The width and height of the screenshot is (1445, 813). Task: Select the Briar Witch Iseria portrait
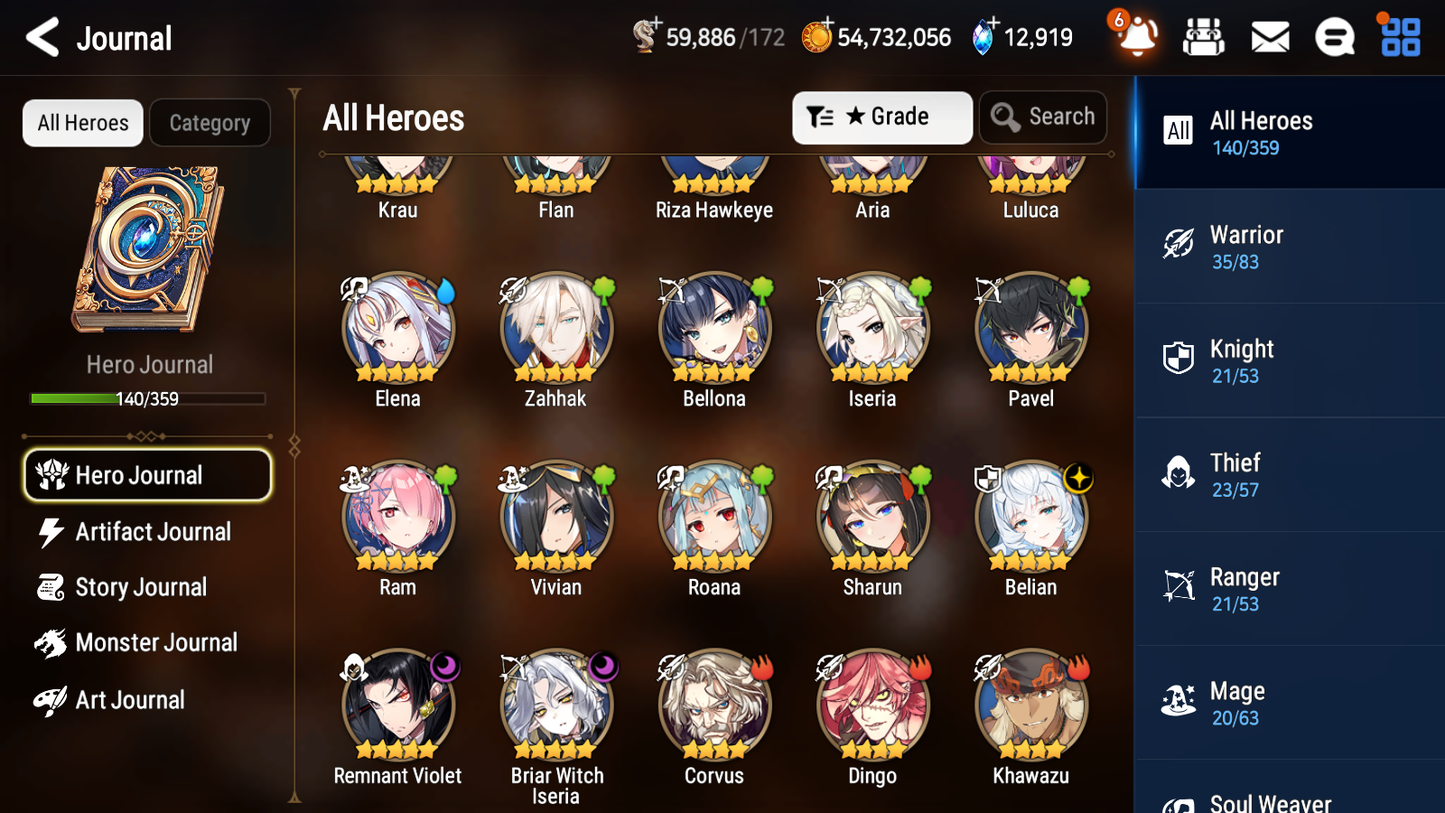556,703
